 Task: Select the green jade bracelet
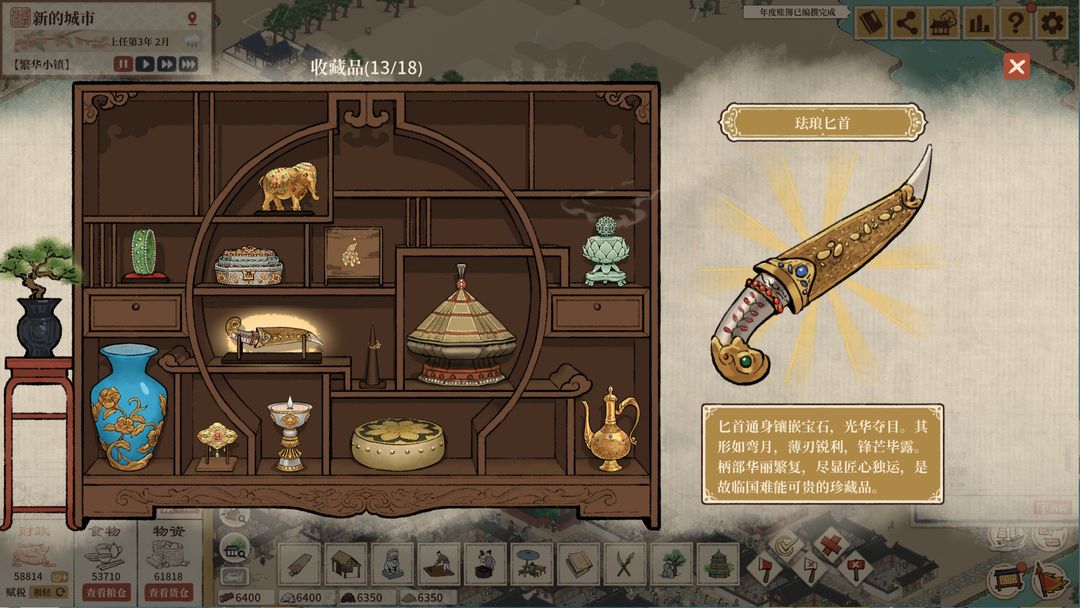[x=143, y=254]
